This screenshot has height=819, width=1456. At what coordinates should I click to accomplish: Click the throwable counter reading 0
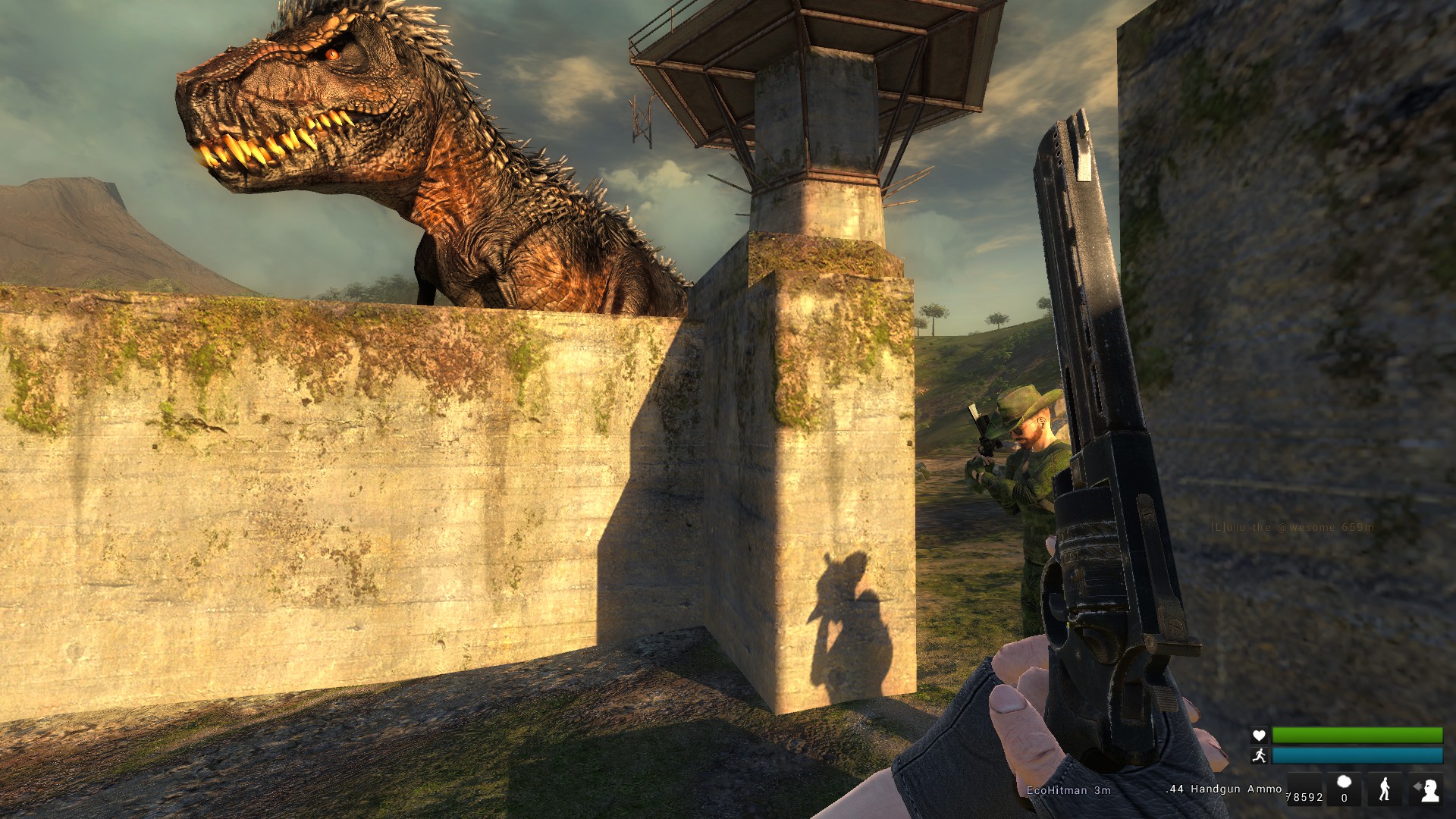pyautogui.click(x=1344, y=798)
